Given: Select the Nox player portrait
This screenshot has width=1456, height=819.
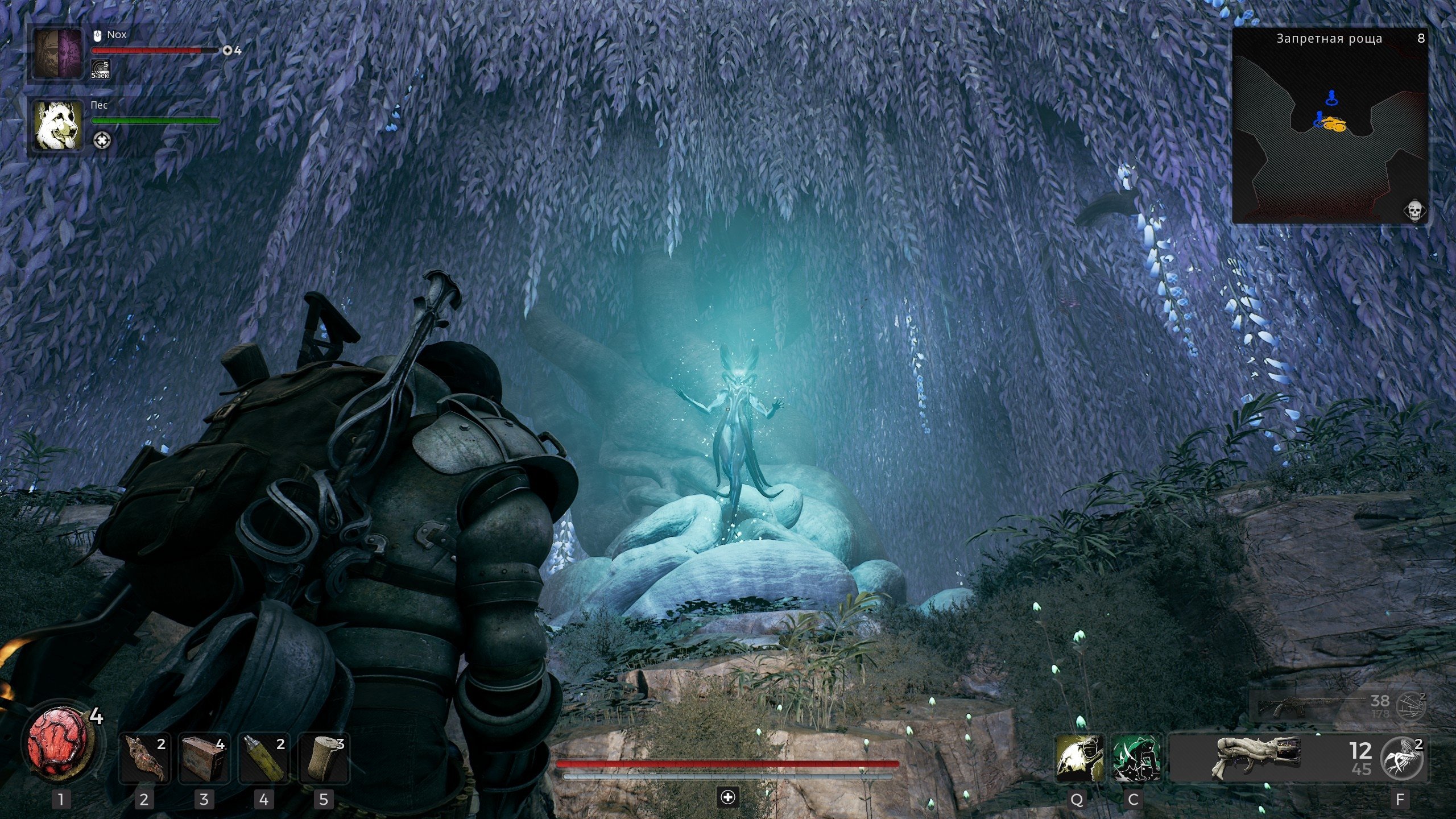Looking at the screenshot, I should (x=57, y=53).
